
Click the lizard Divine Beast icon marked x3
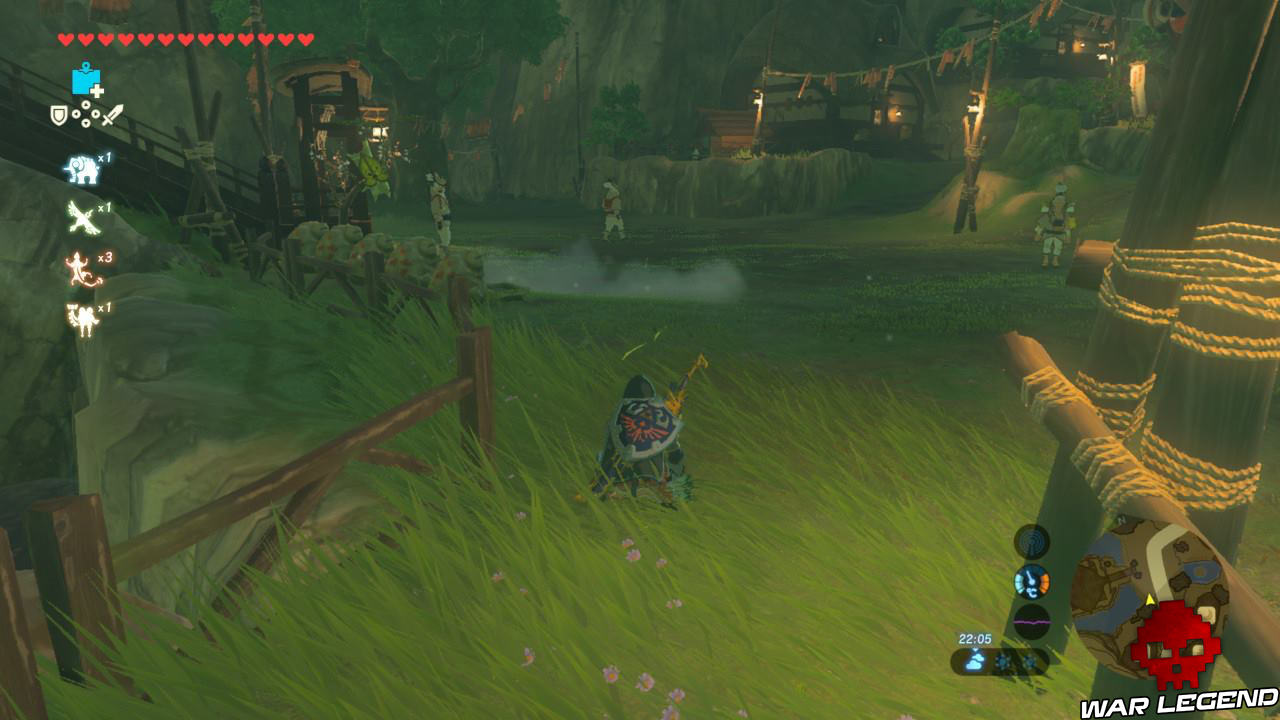tap(81, 268)
